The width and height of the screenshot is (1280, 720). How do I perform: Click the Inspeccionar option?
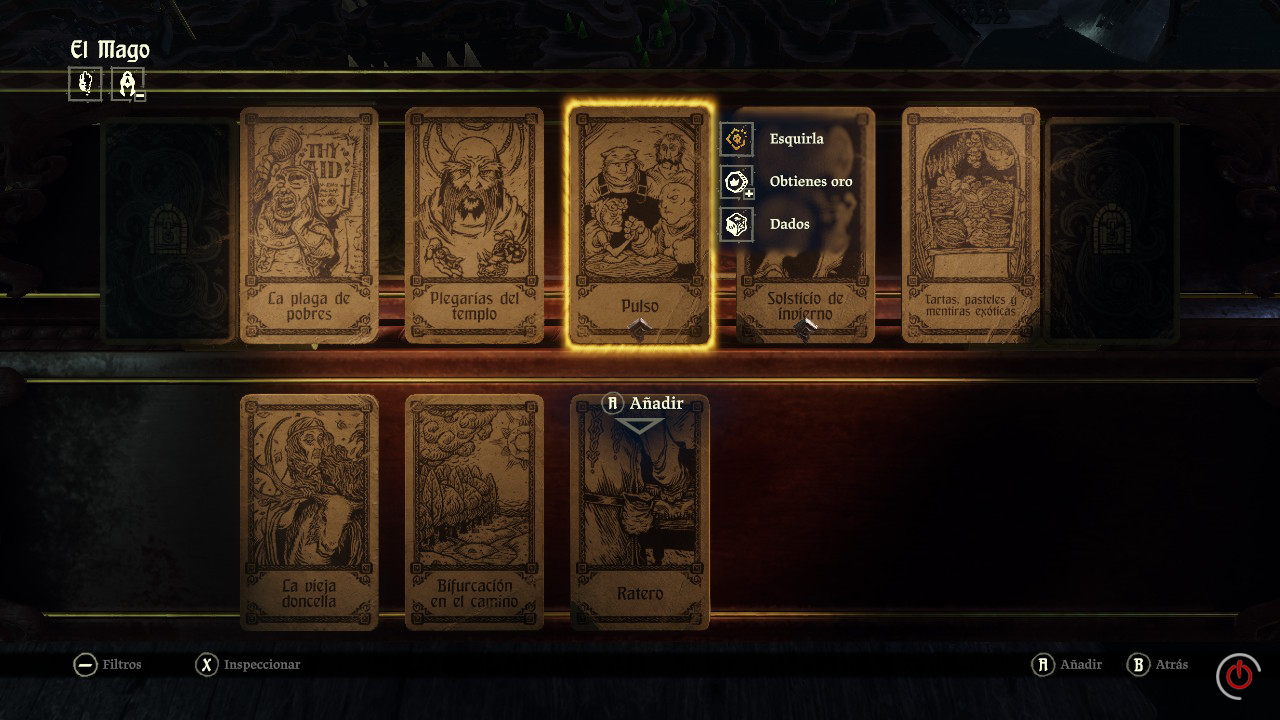click(x=248, y=665)
